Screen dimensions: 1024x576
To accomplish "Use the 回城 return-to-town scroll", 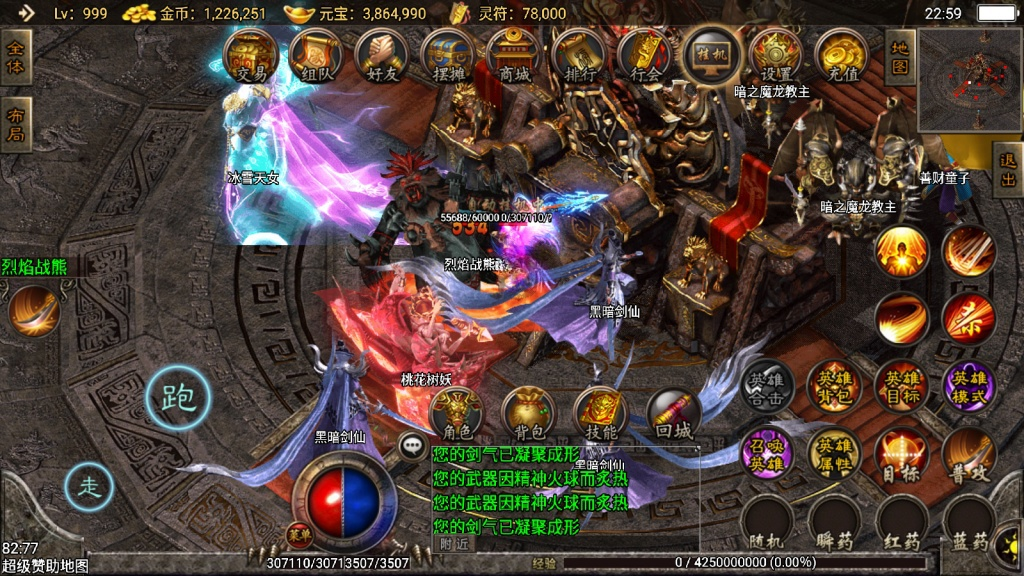I will 672,414.
